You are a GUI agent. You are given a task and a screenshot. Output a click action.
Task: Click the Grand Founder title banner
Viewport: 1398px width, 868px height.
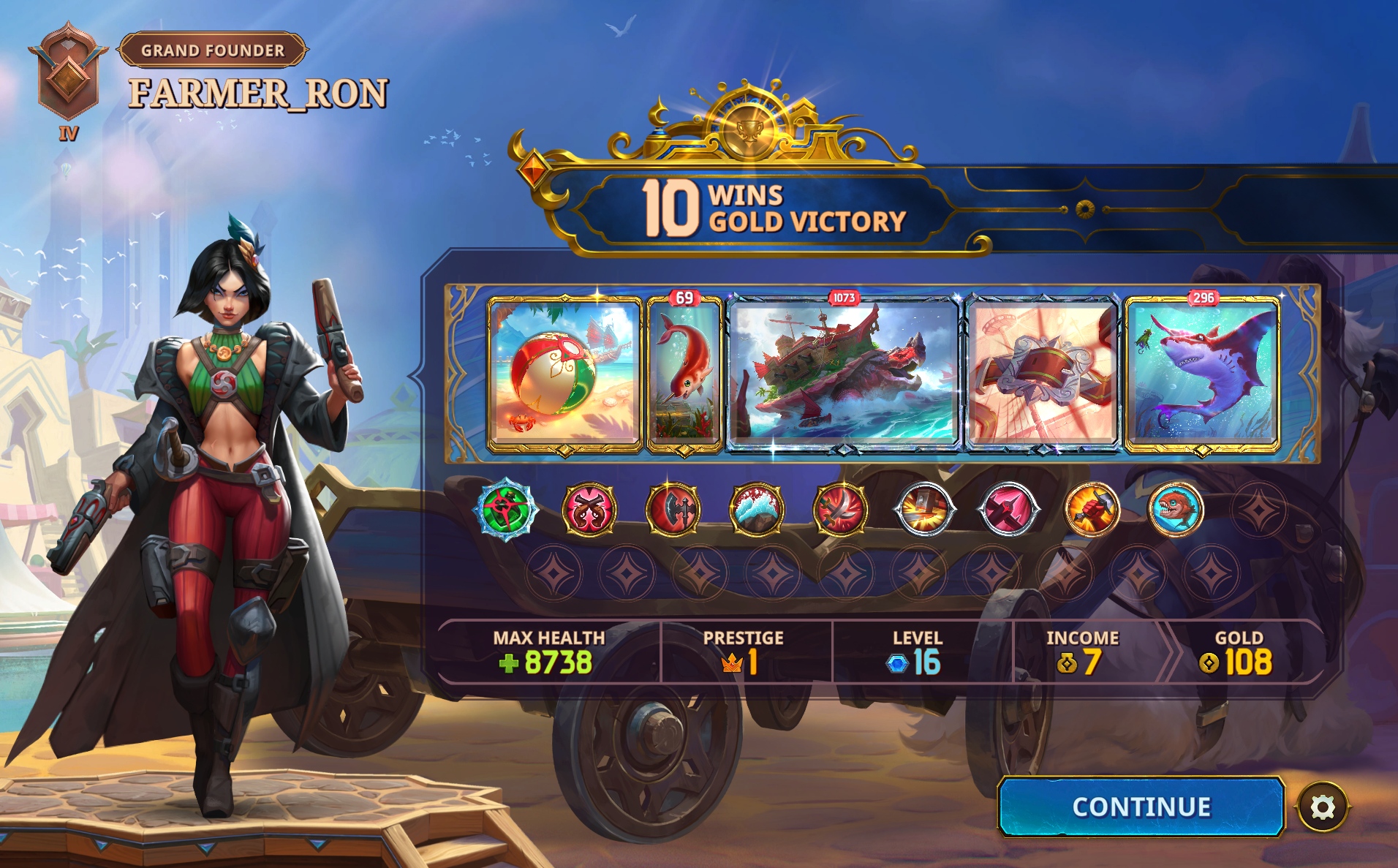pos(213,50)
